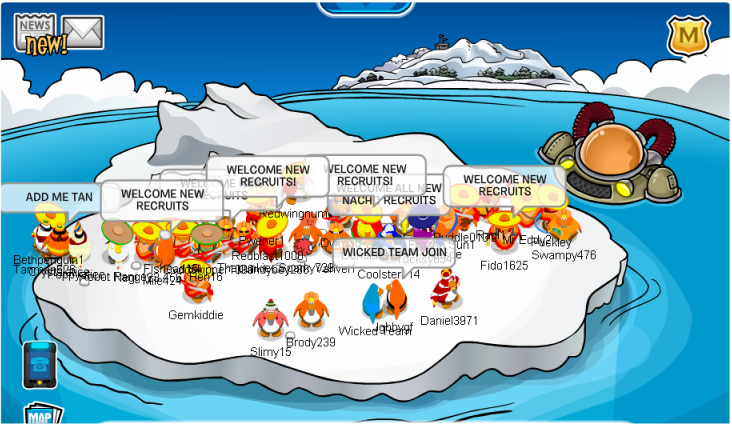Open the Club Penguin Times newspaper

[37, 34]
